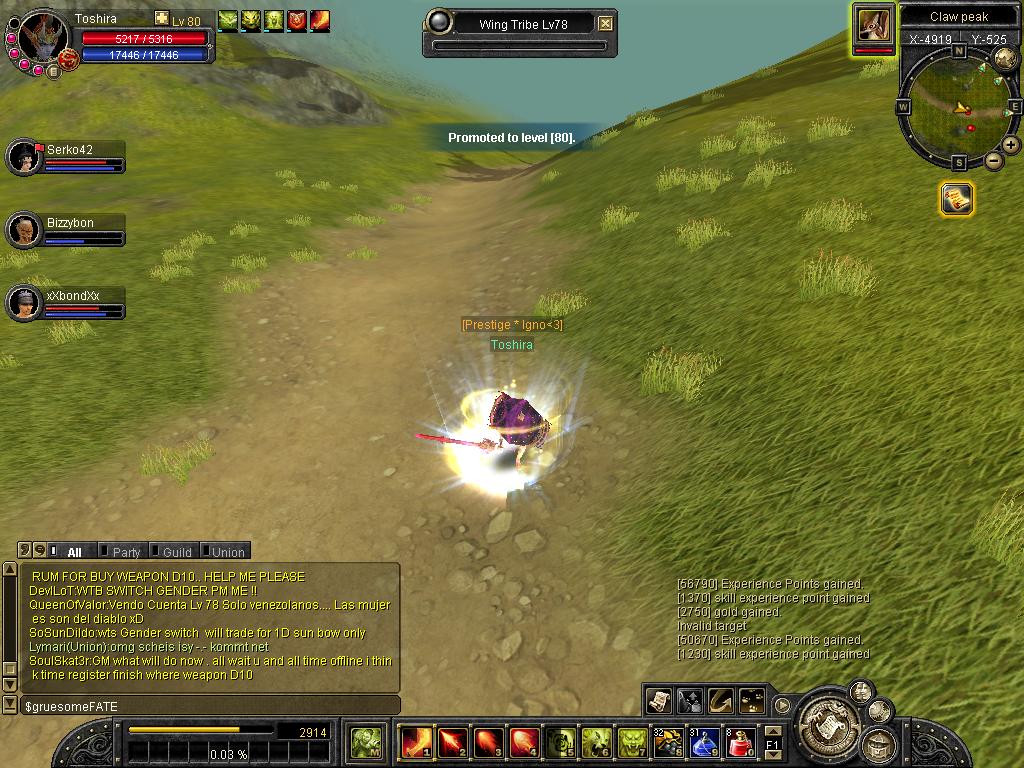
Task: Select party member xXbondXx
Action: click(26, 303)
